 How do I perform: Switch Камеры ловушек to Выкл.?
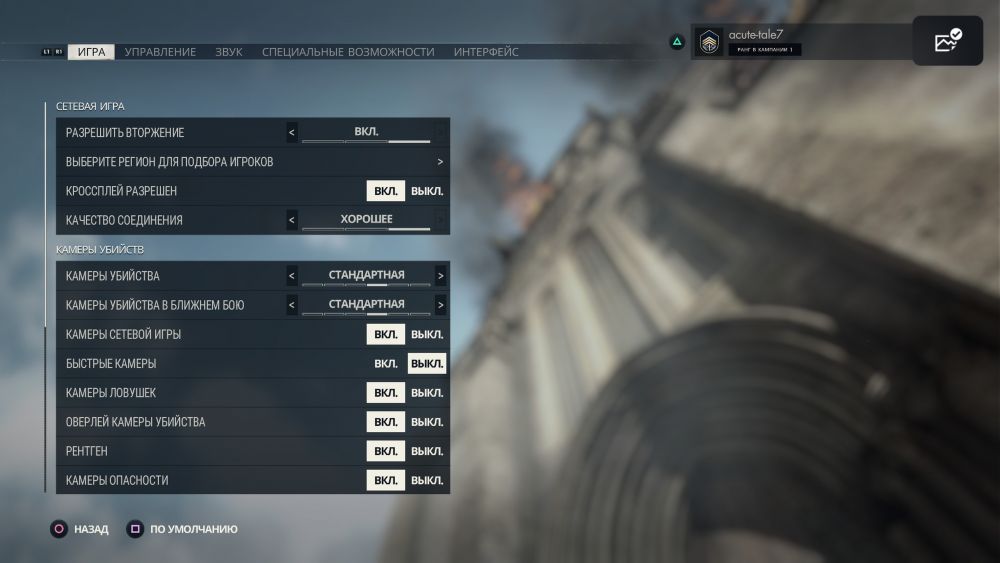(x=427, y=393)
